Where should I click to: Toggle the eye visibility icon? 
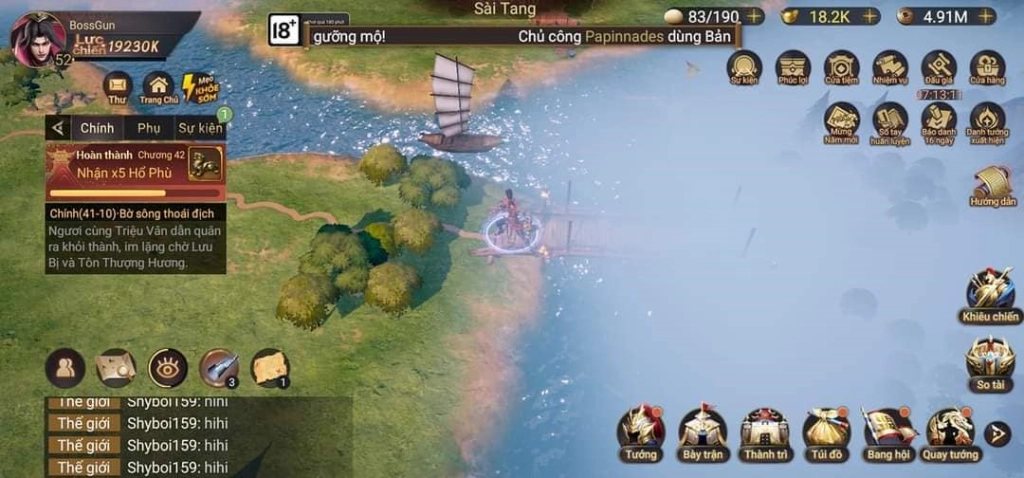[168, 368]
